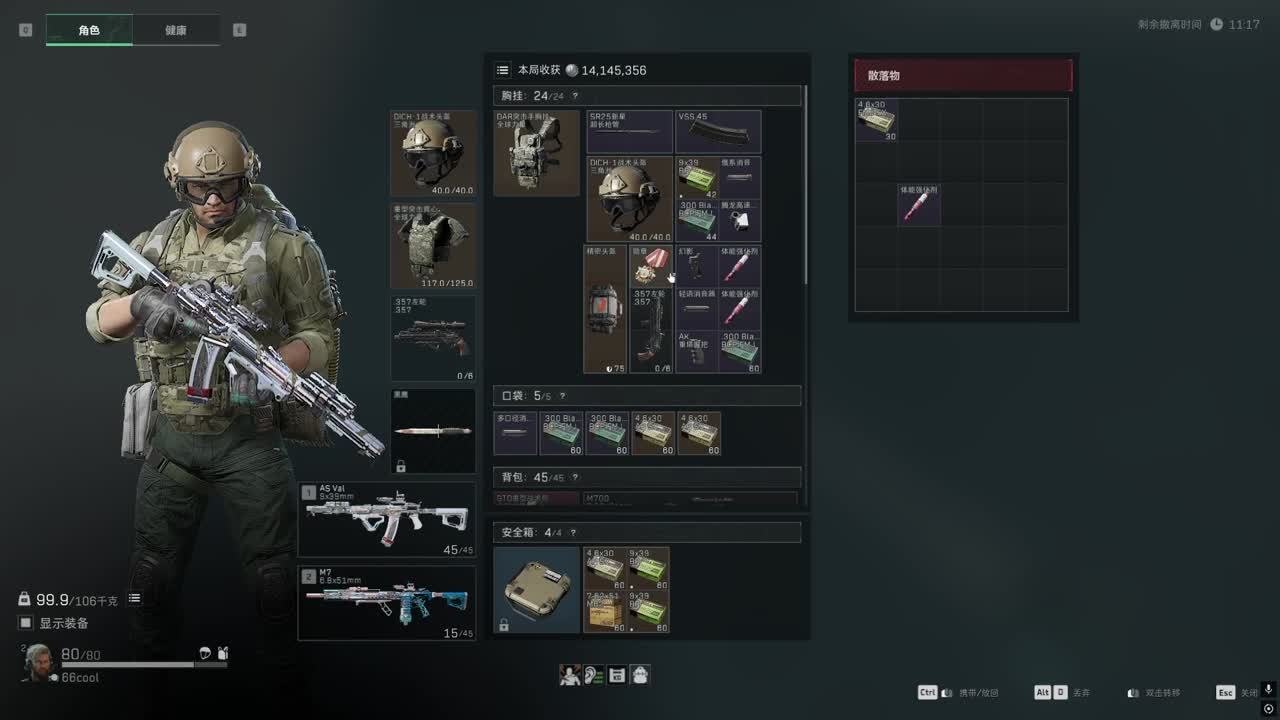Viewport: 1280px width, 720px height.
Task: Click the equipped .357 revolver pistol slot
Action: (432, 338)
